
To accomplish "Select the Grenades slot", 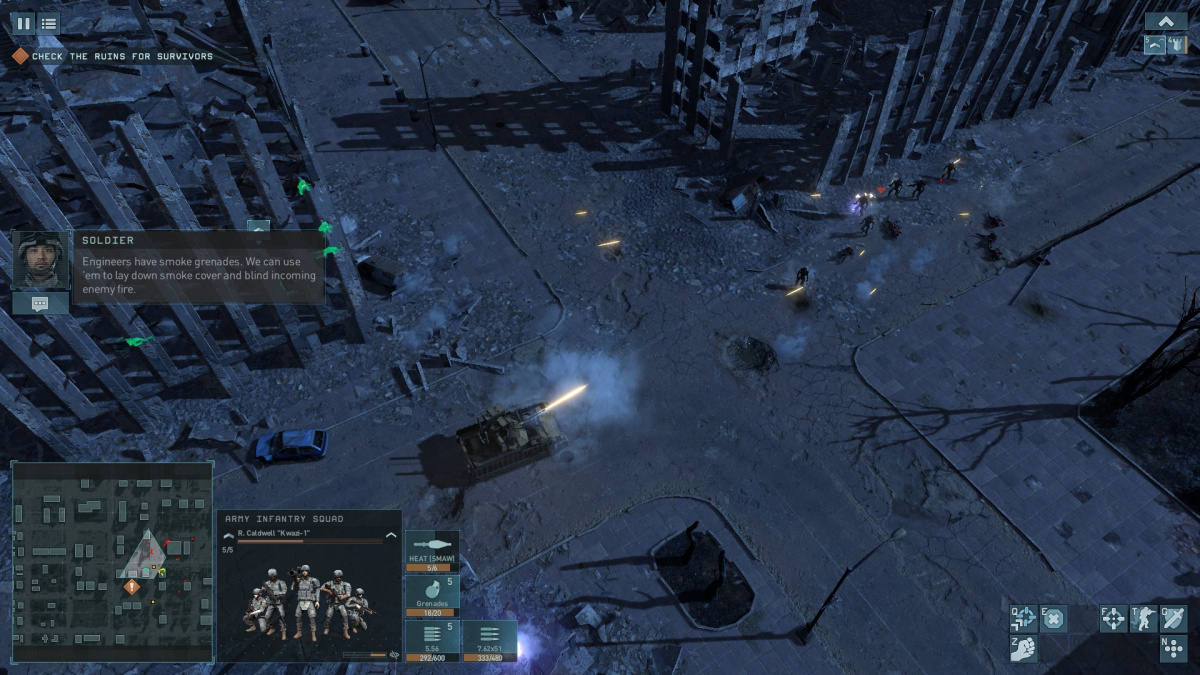I will click(432, 596).
